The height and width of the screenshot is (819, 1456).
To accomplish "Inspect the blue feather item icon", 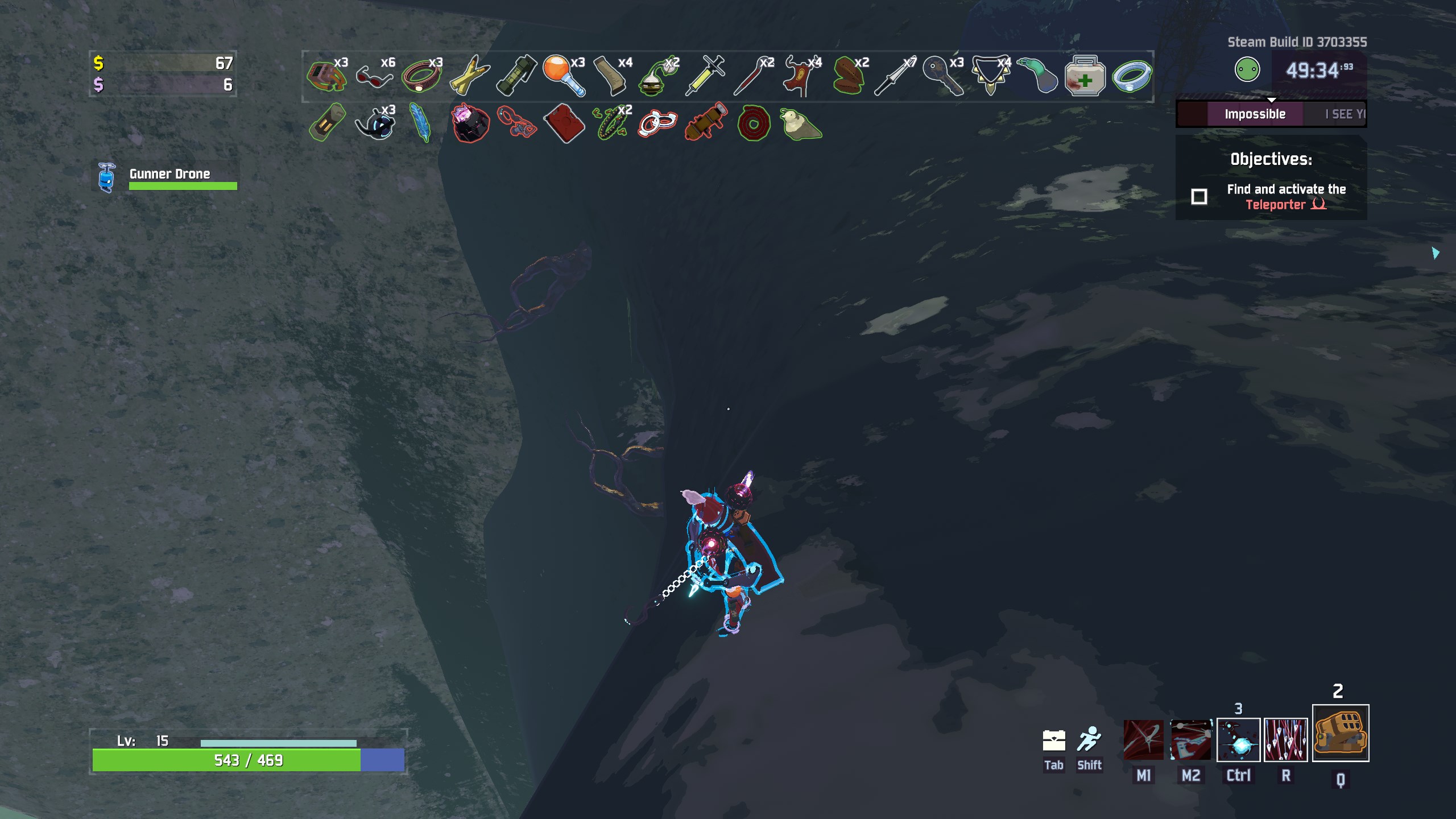I will click(x=421, y=122).
